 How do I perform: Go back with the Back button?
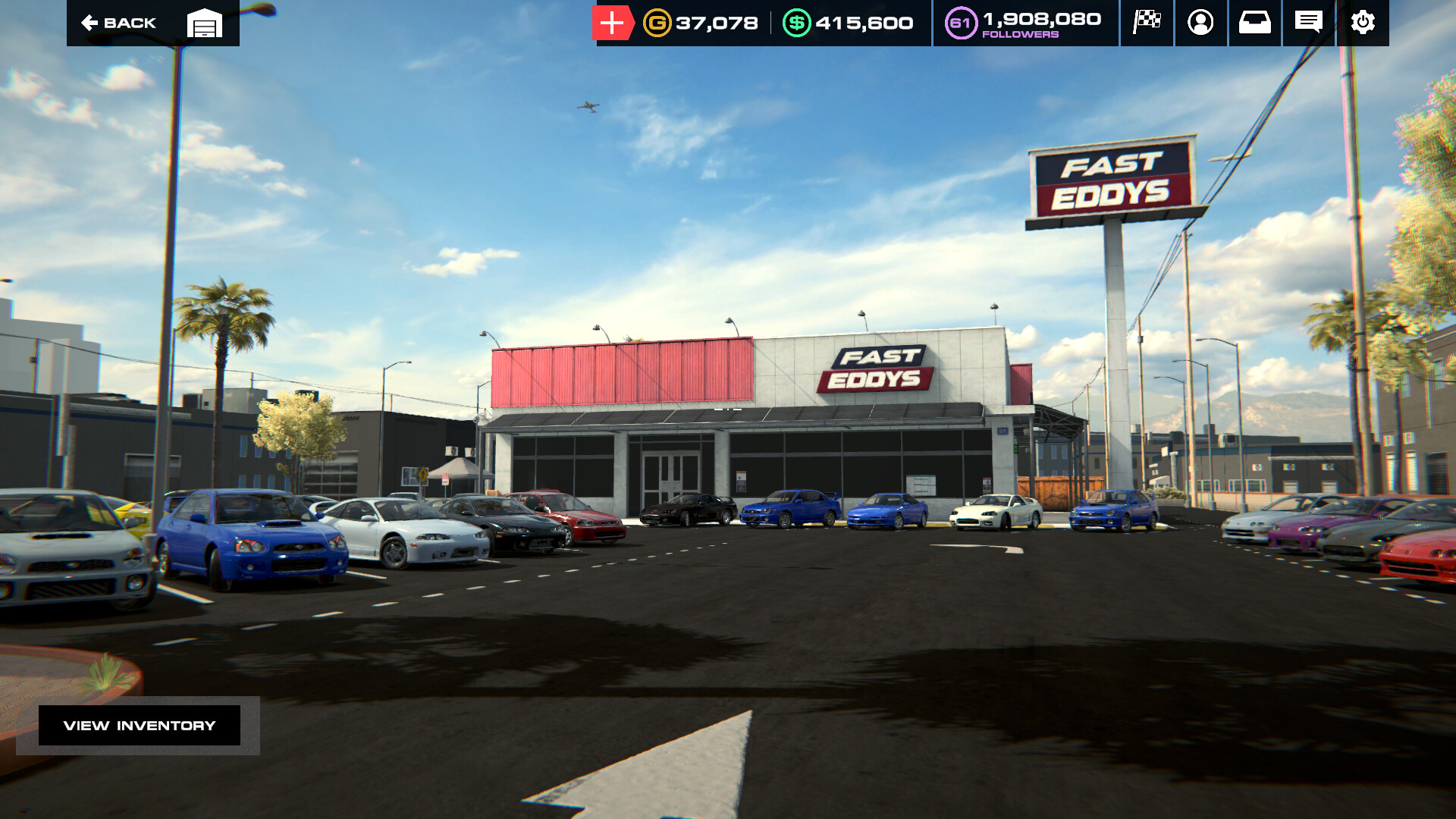click(119, 23)
